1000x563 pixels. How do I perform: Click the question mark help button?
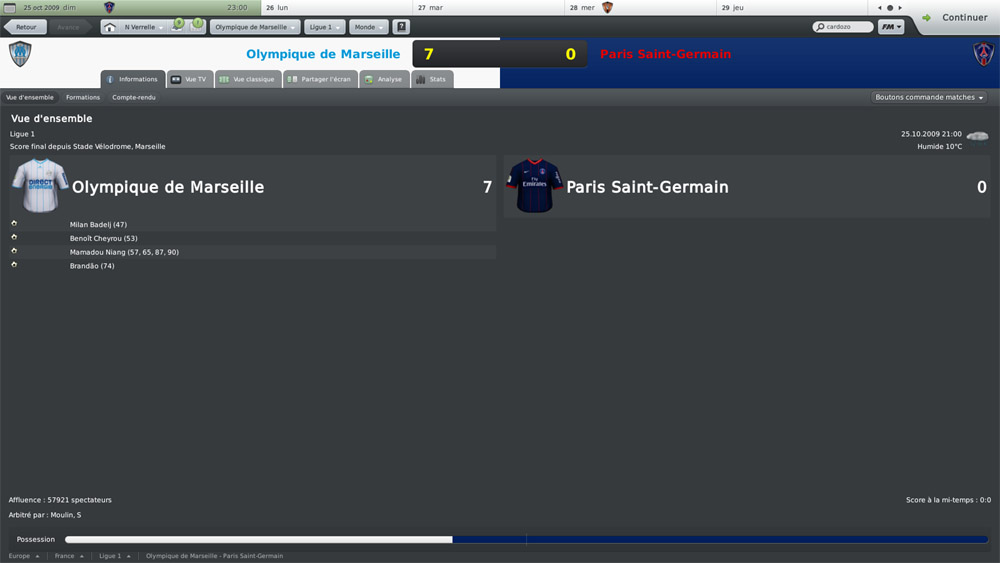coord(402,27)
